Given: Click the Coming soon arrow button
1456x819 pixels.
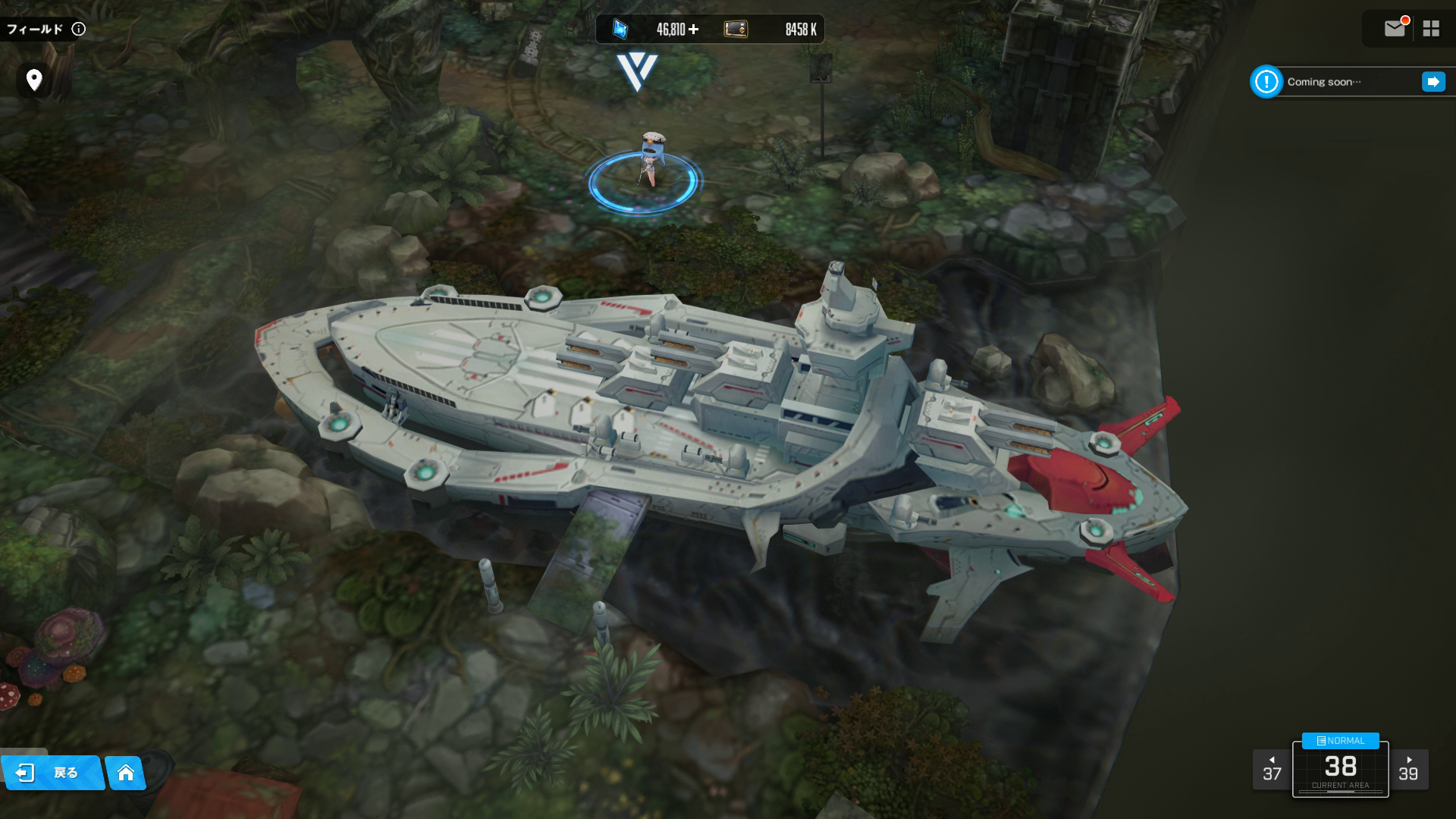Looking at the screenshot, I should (1432, 82).
